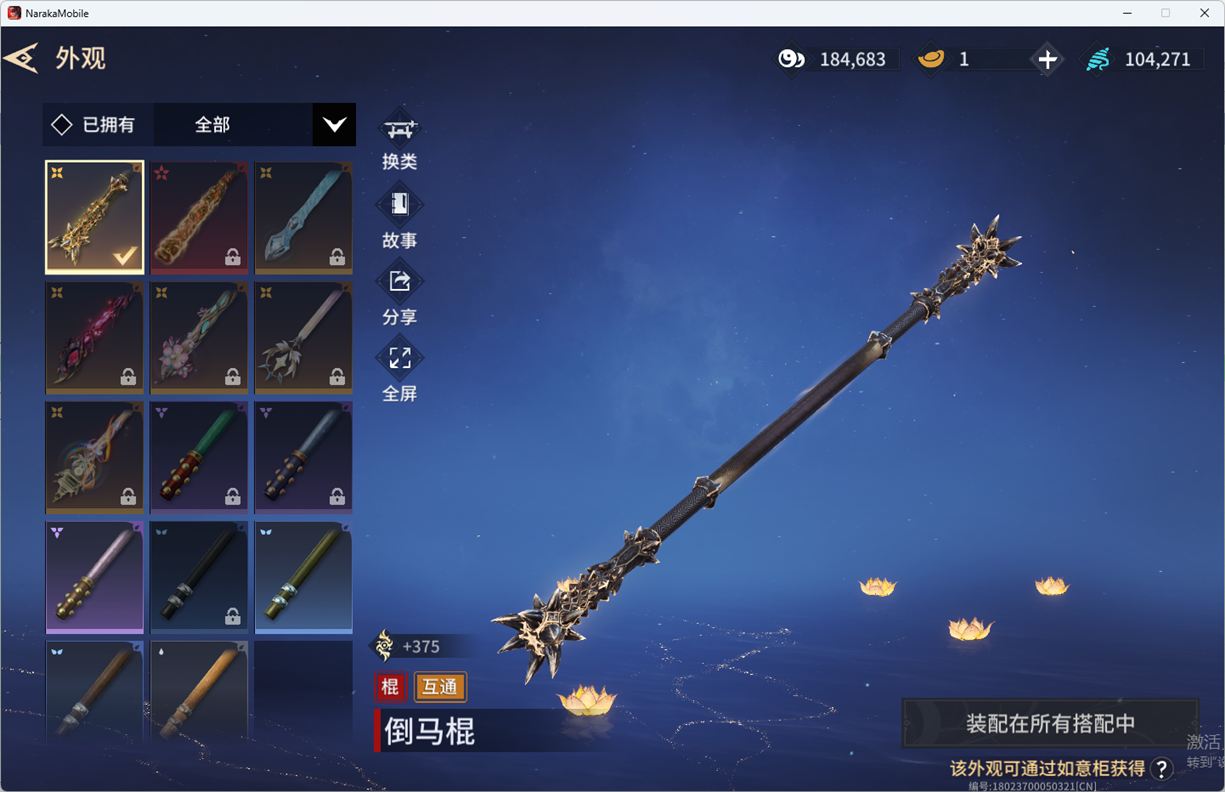The width and height of the screenshot is (1225, 792).
Task: Select the unlocked pale pink staff skin
Action: [x=95, y=577]
